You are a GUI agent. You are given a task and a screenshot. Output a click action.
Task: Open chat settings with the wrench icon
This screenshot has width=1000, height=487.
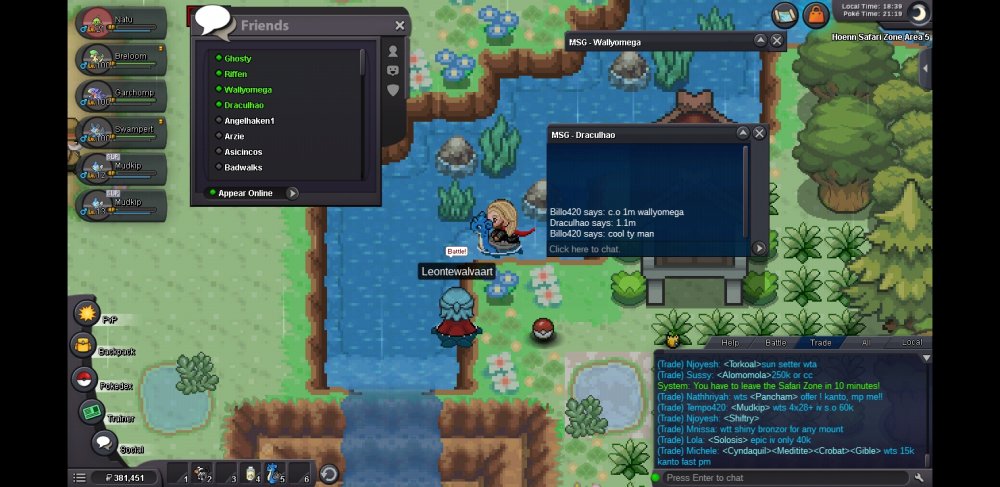pos(919,478)
